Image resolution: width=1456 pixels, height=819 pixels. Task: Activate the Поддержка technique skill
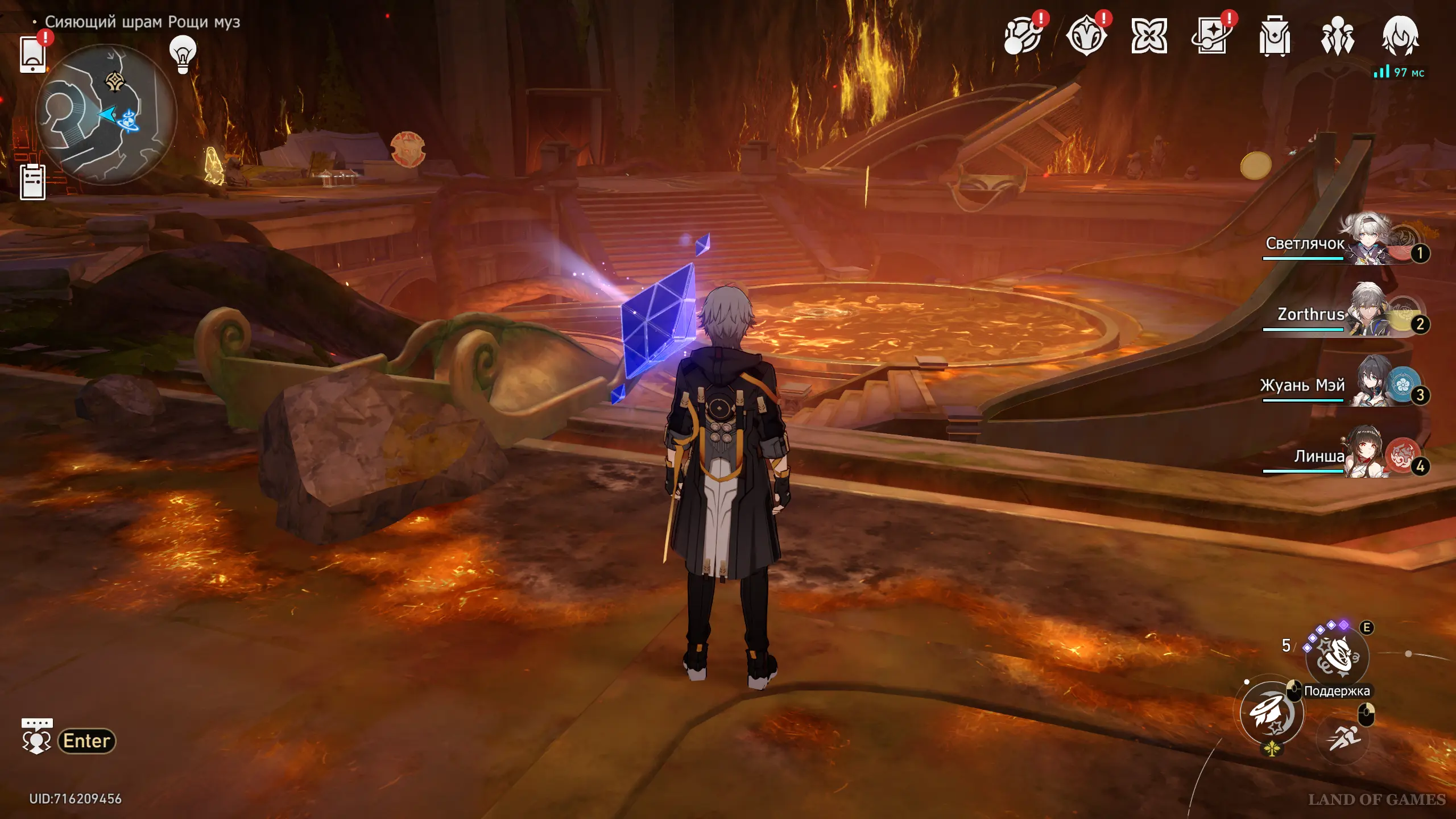tap(1337, 656)
